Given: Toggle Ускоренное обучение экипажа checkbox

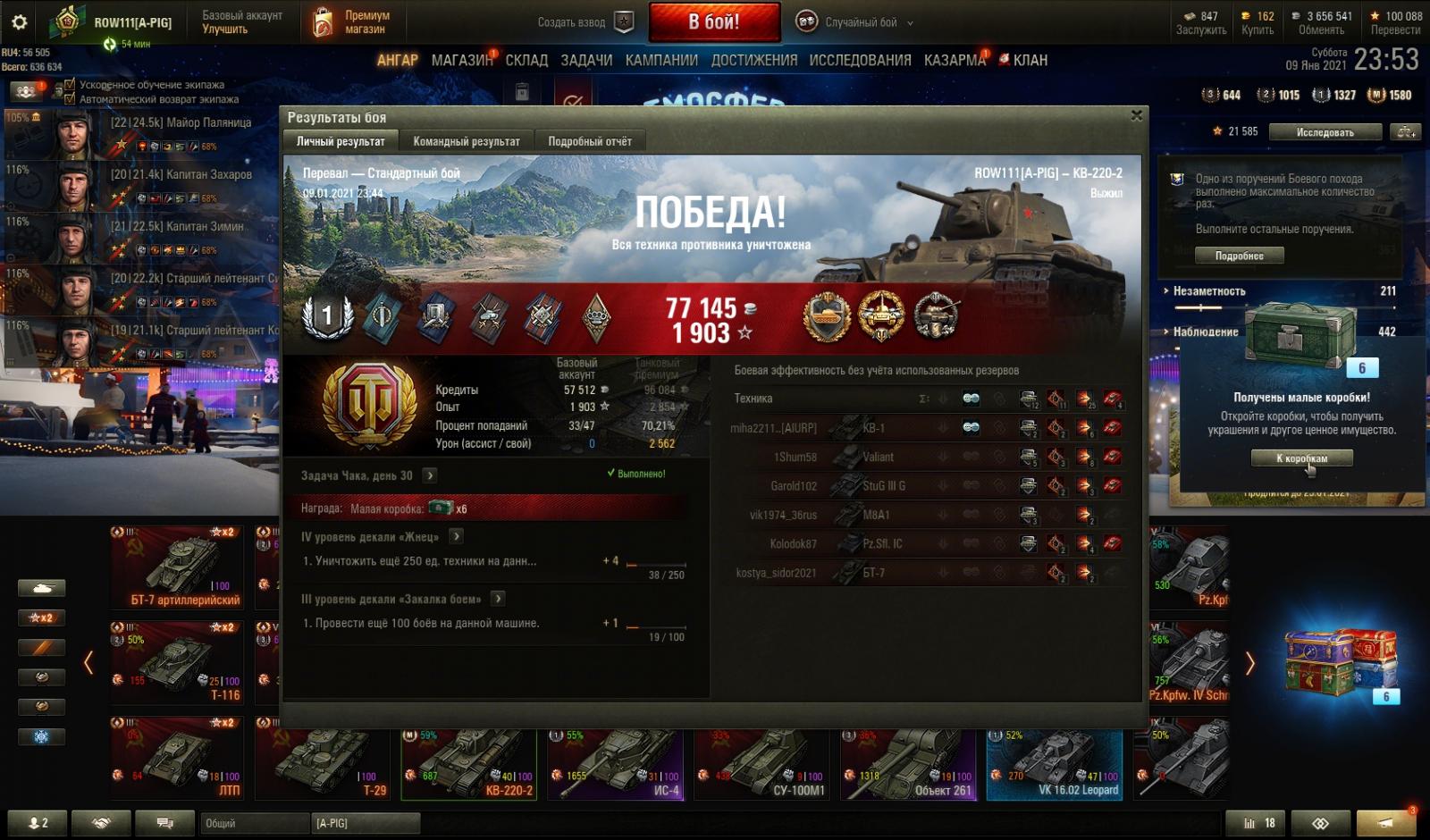Looking at the screenshot, I should (71, 85).
